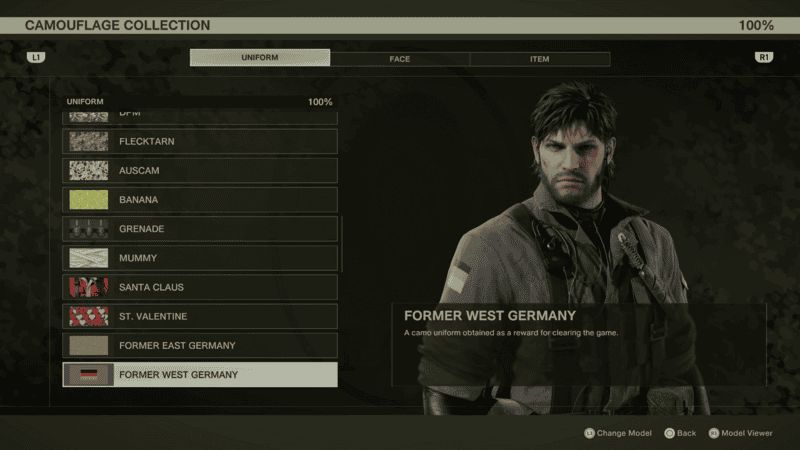Screen dimensions: 800x450
Task: Choose the Former East Germany uniform
Action: [x=200, y=345]
